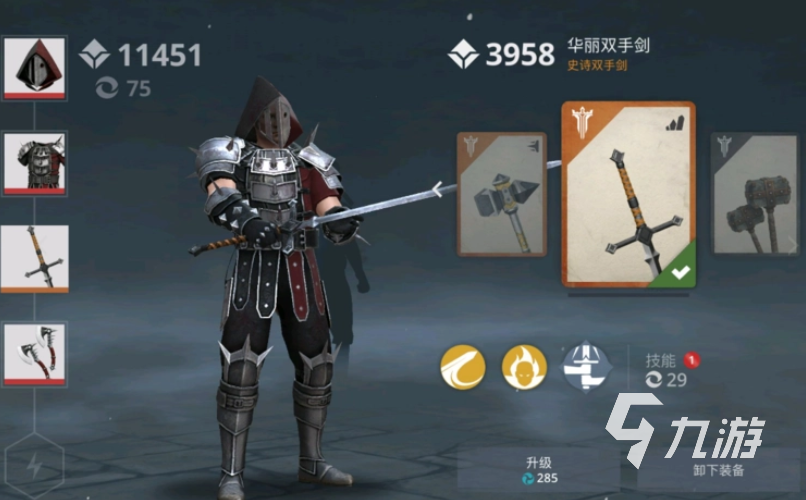Upgrade the weapon with the 升级 button

540,469
